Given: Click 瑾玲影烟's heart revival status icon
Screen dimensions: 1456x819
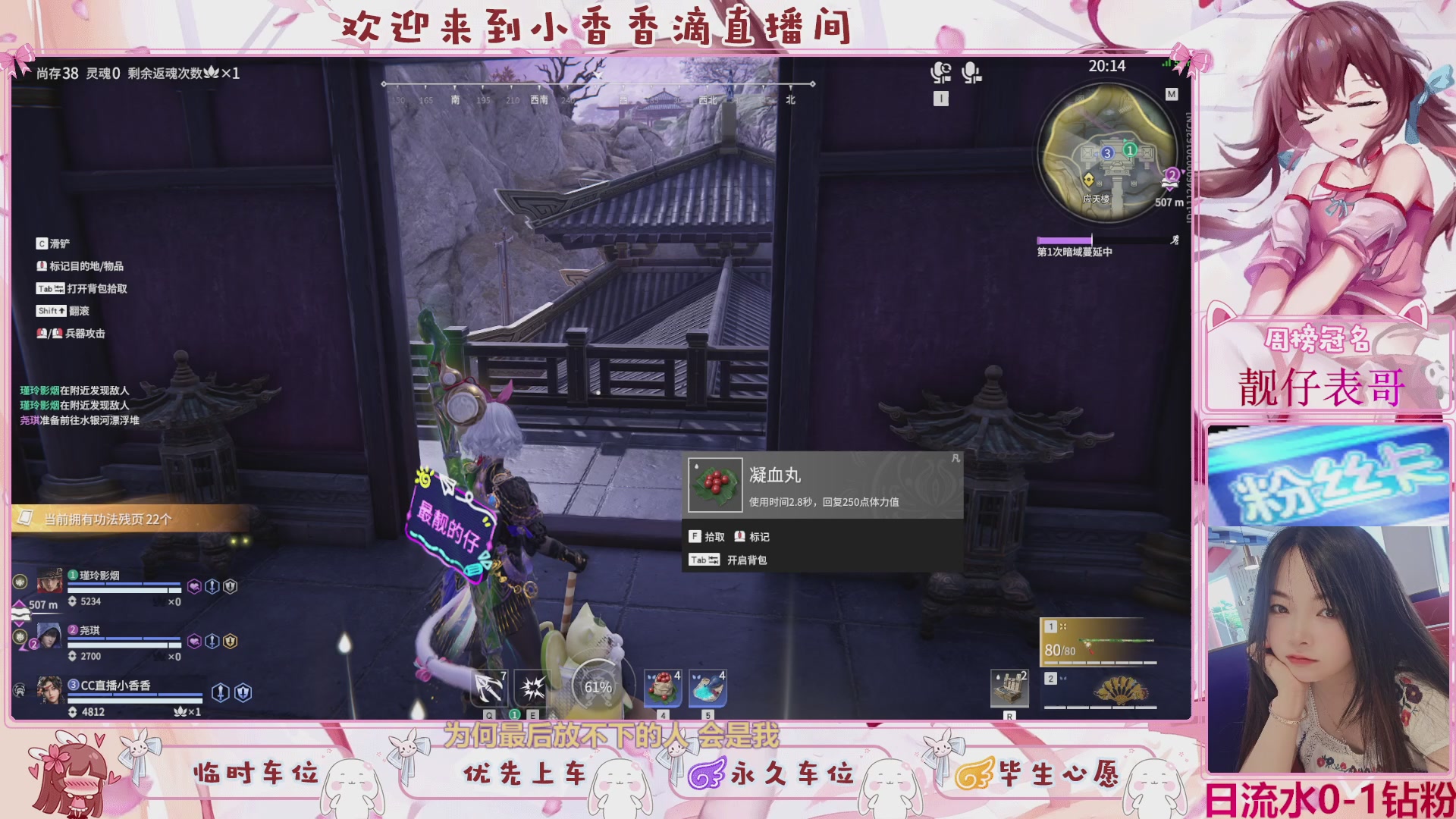Looking at the screenshot, I should (x=194, y=585).
